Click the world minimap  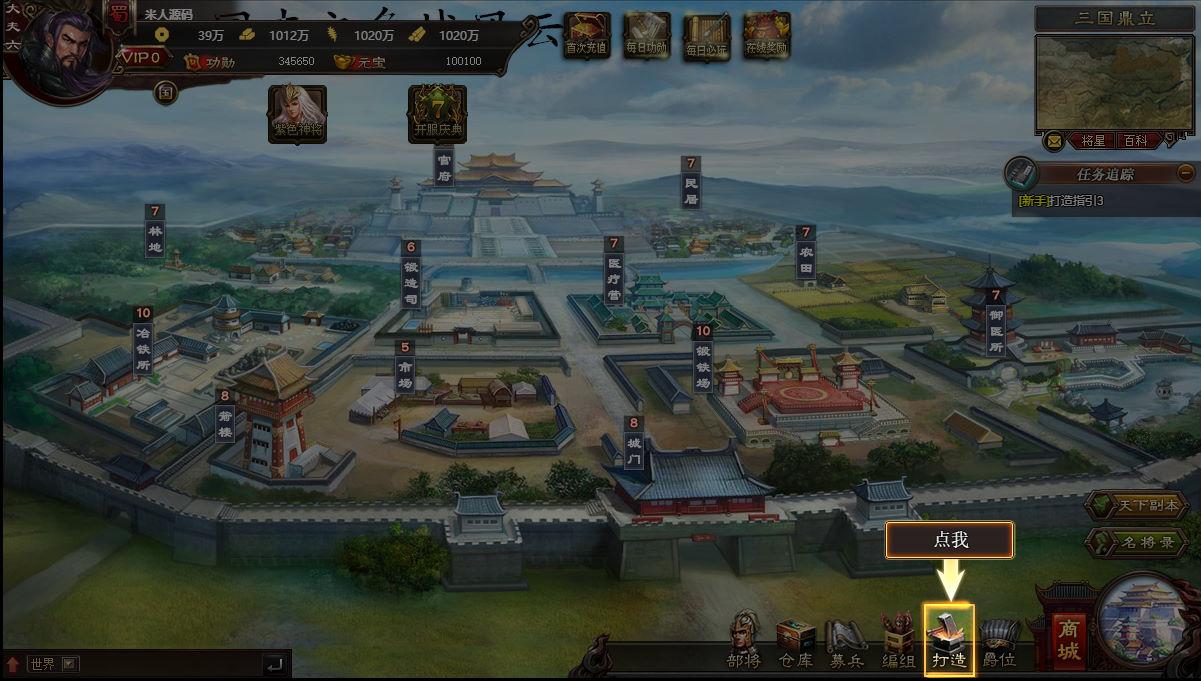(x=1115, y=82)
